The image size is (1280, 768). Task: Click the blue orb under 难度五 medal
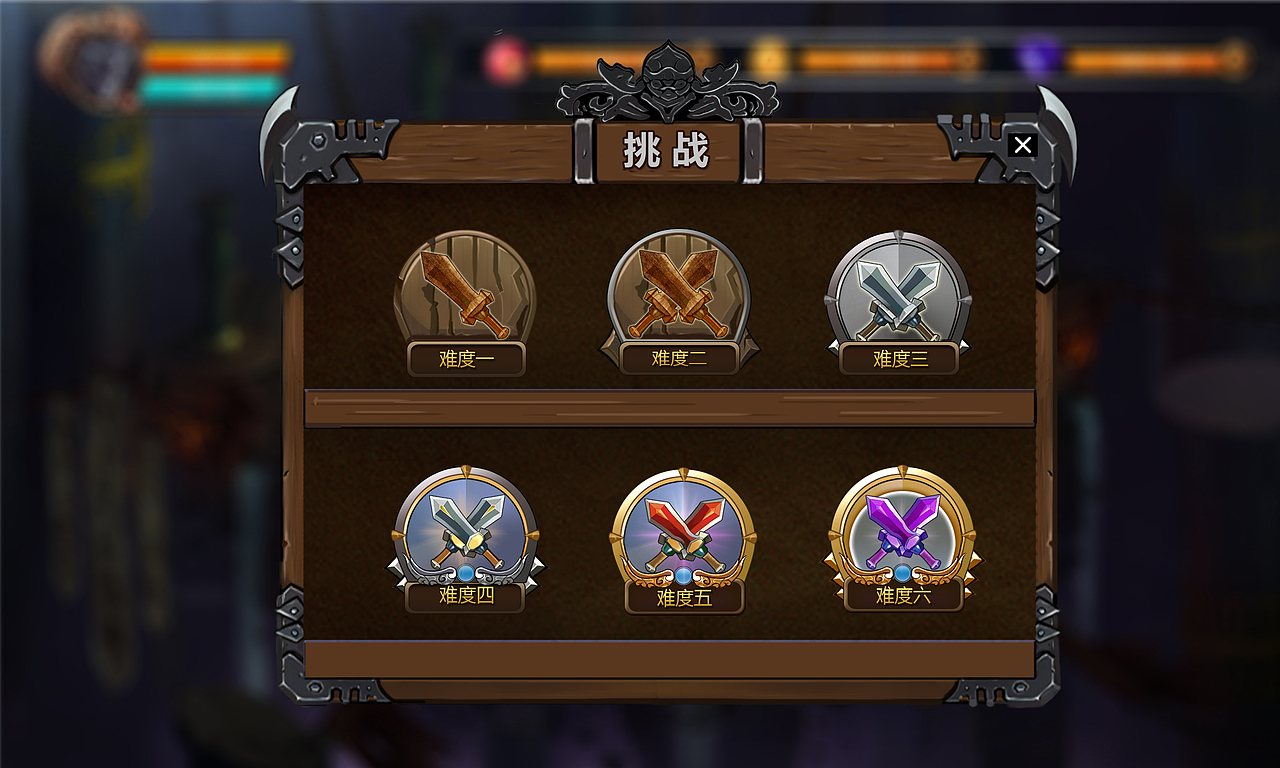coord(685,575)
